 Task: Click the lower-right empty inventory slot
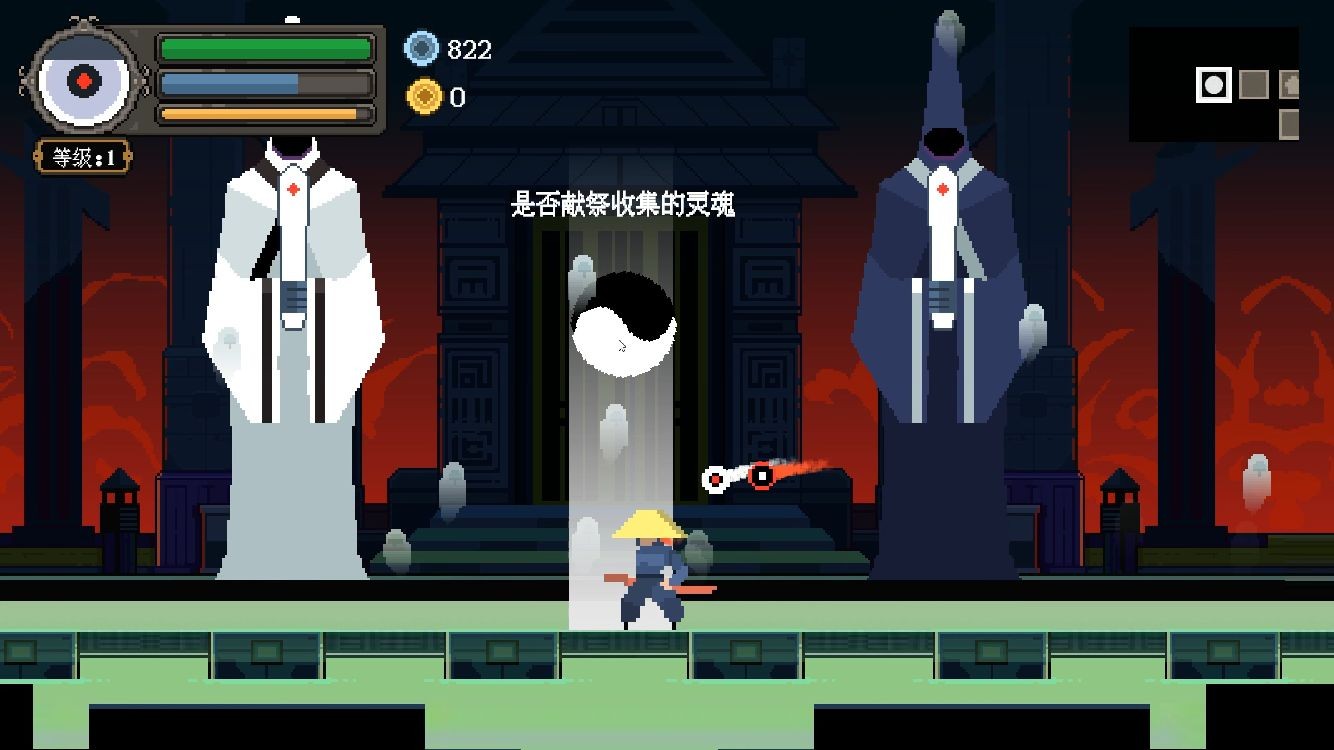pos(1289,125)
